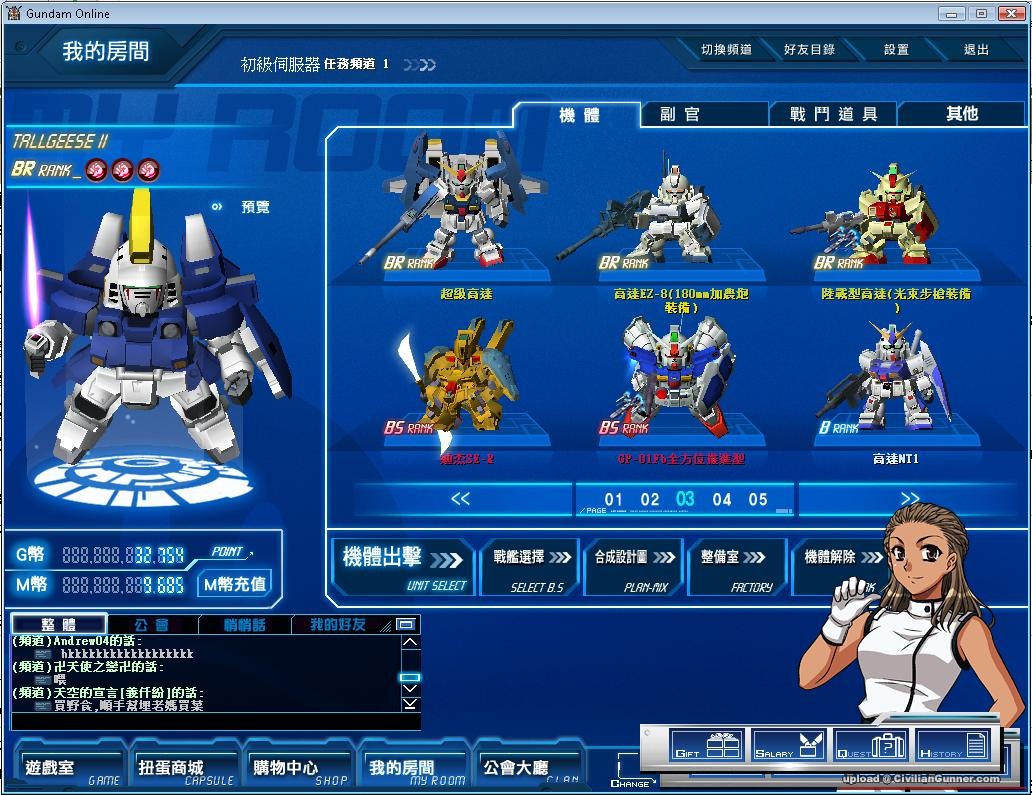Open 設置 settings
This screenshot has height=795, width=1032.
point(896,50)
